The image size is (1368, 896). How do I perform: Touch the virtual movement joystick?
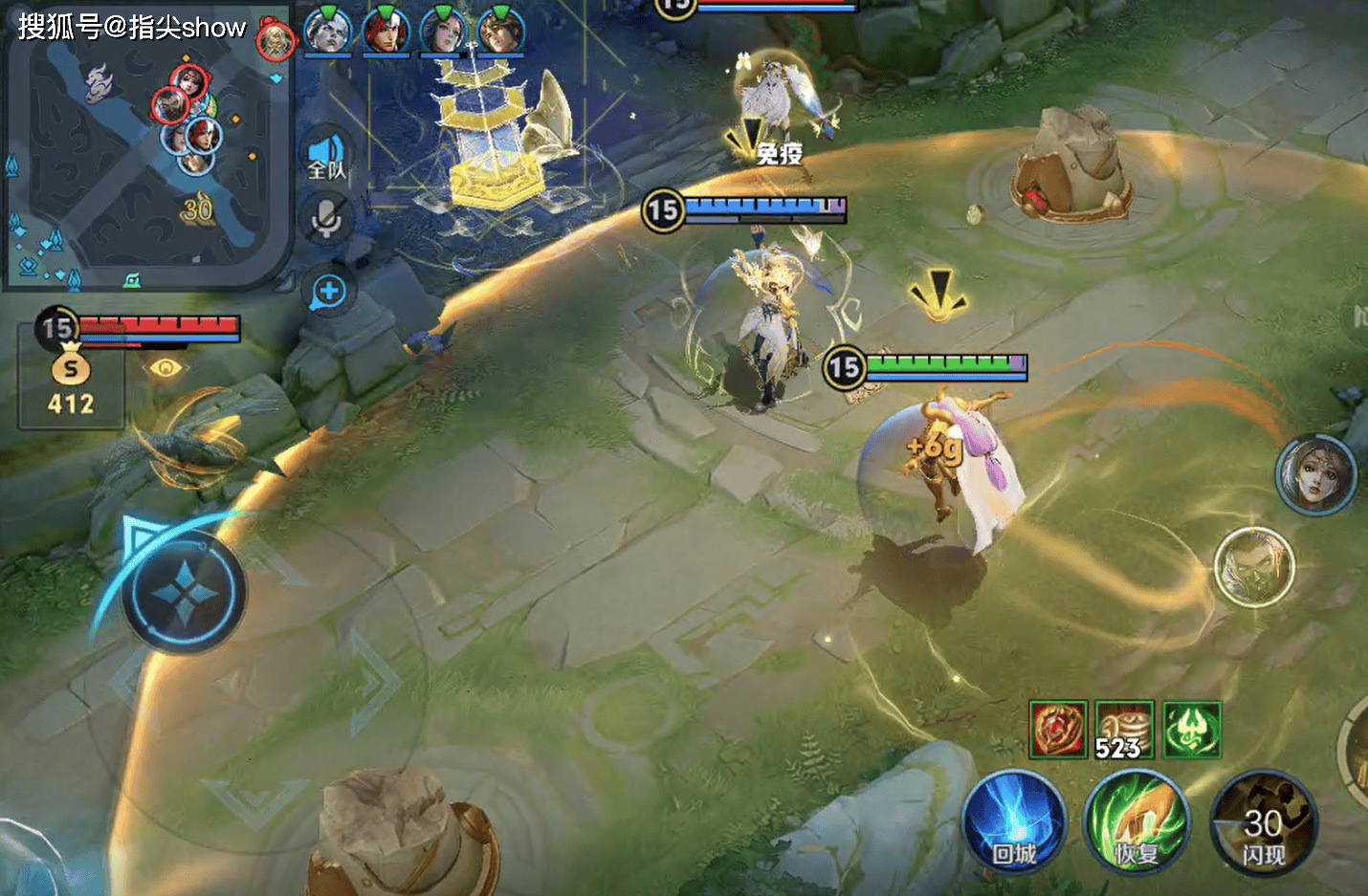(x=185, y=593)
